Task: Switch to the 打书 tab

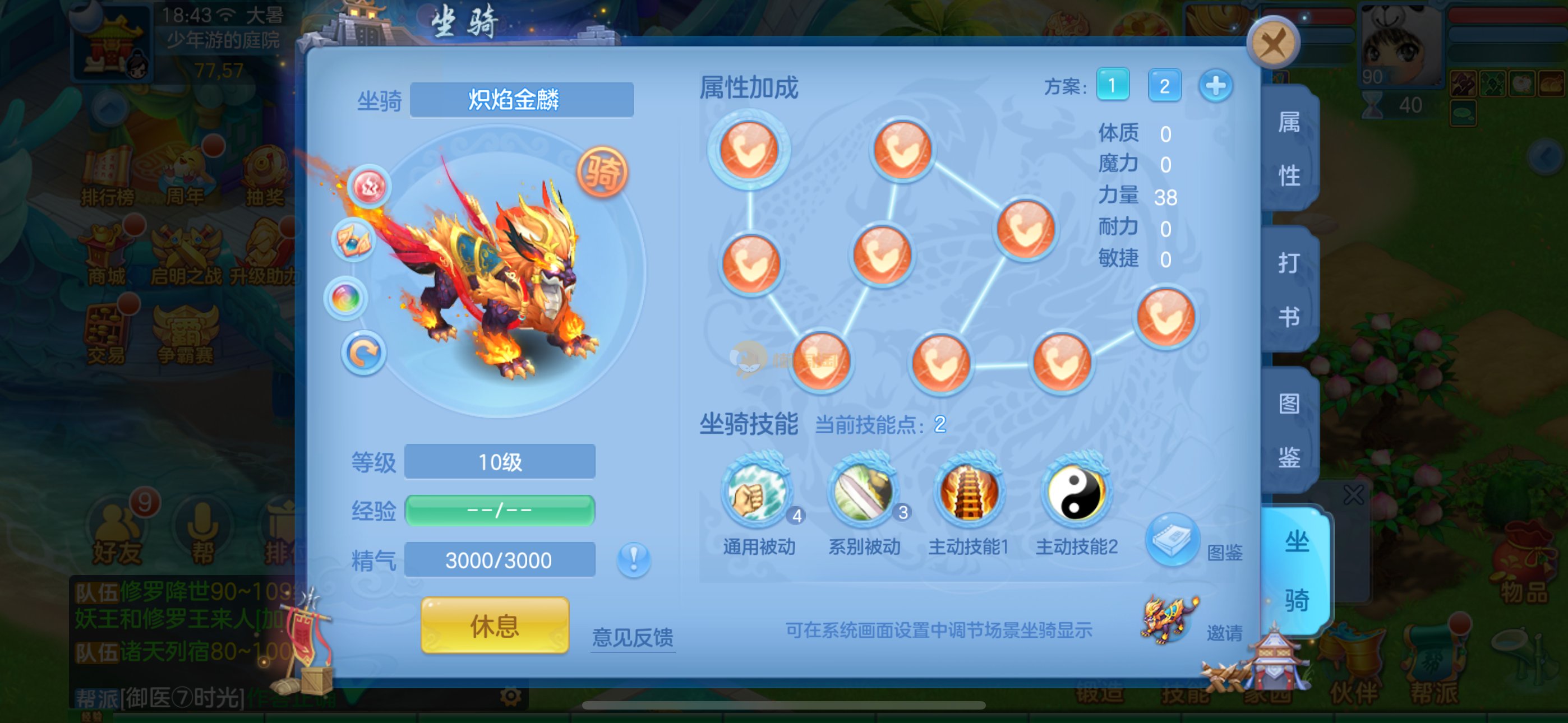Action: click(1289, 289)
